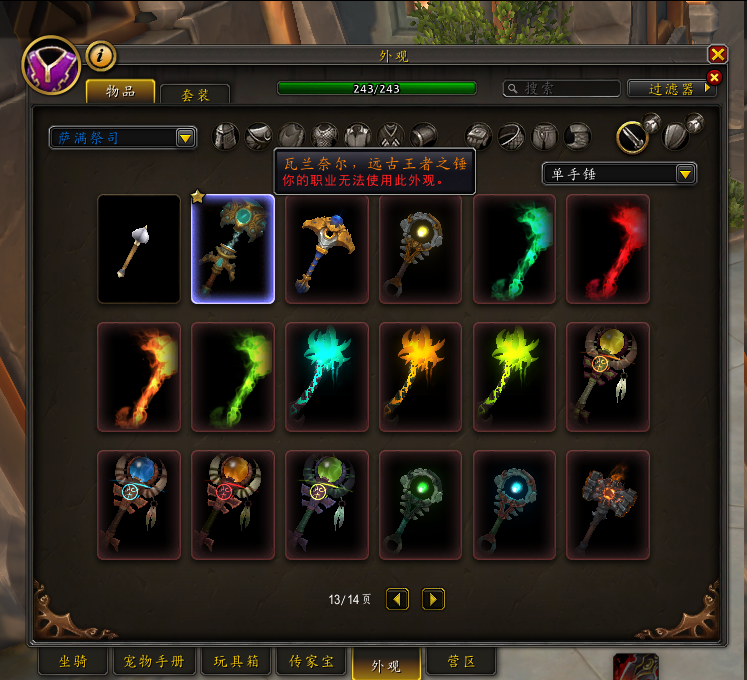Viewport: 747px width, 680px height.
Task: Select the helmet slot icon
Action: [227, 136]
